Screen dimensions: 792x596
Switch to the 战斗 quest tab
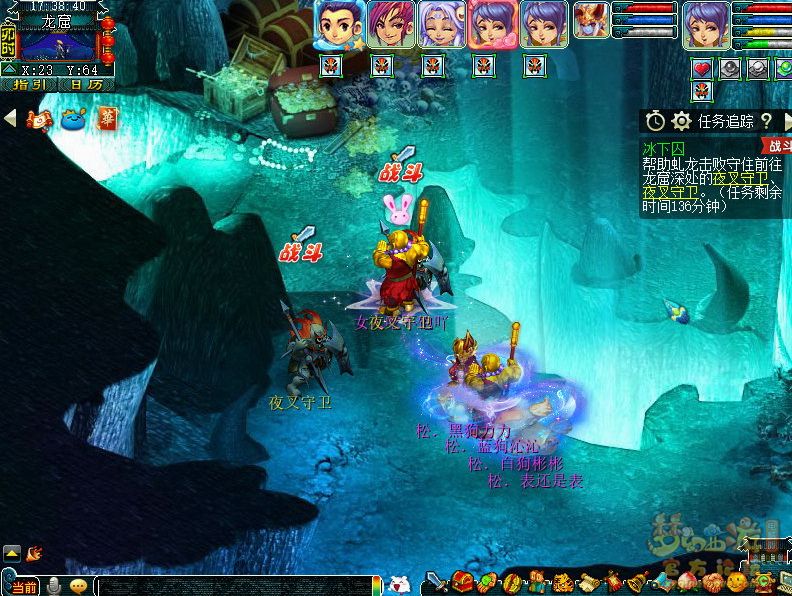coord(777,147)
